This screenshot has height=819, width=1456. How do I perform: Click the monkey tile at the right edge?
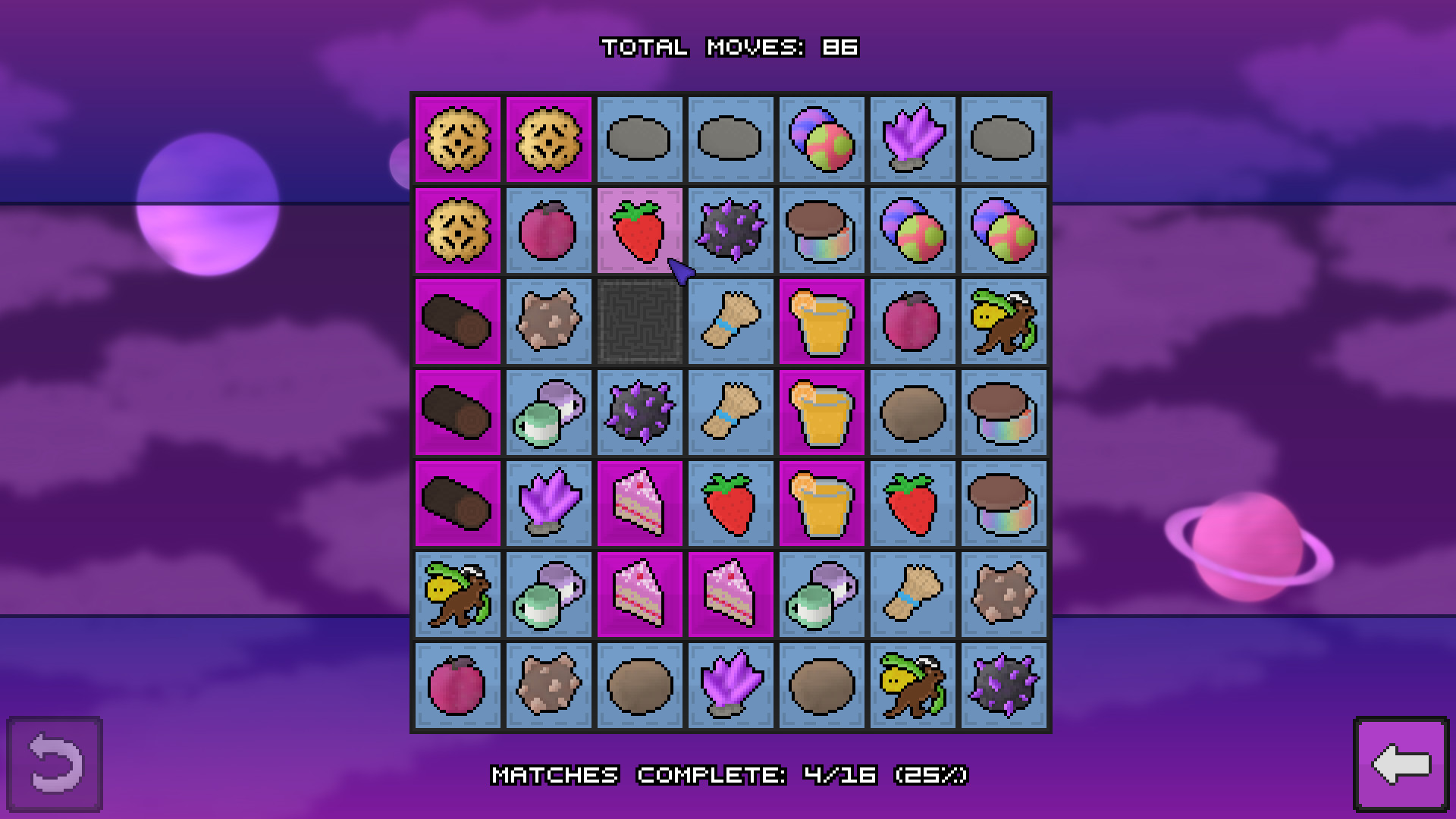1003,322
